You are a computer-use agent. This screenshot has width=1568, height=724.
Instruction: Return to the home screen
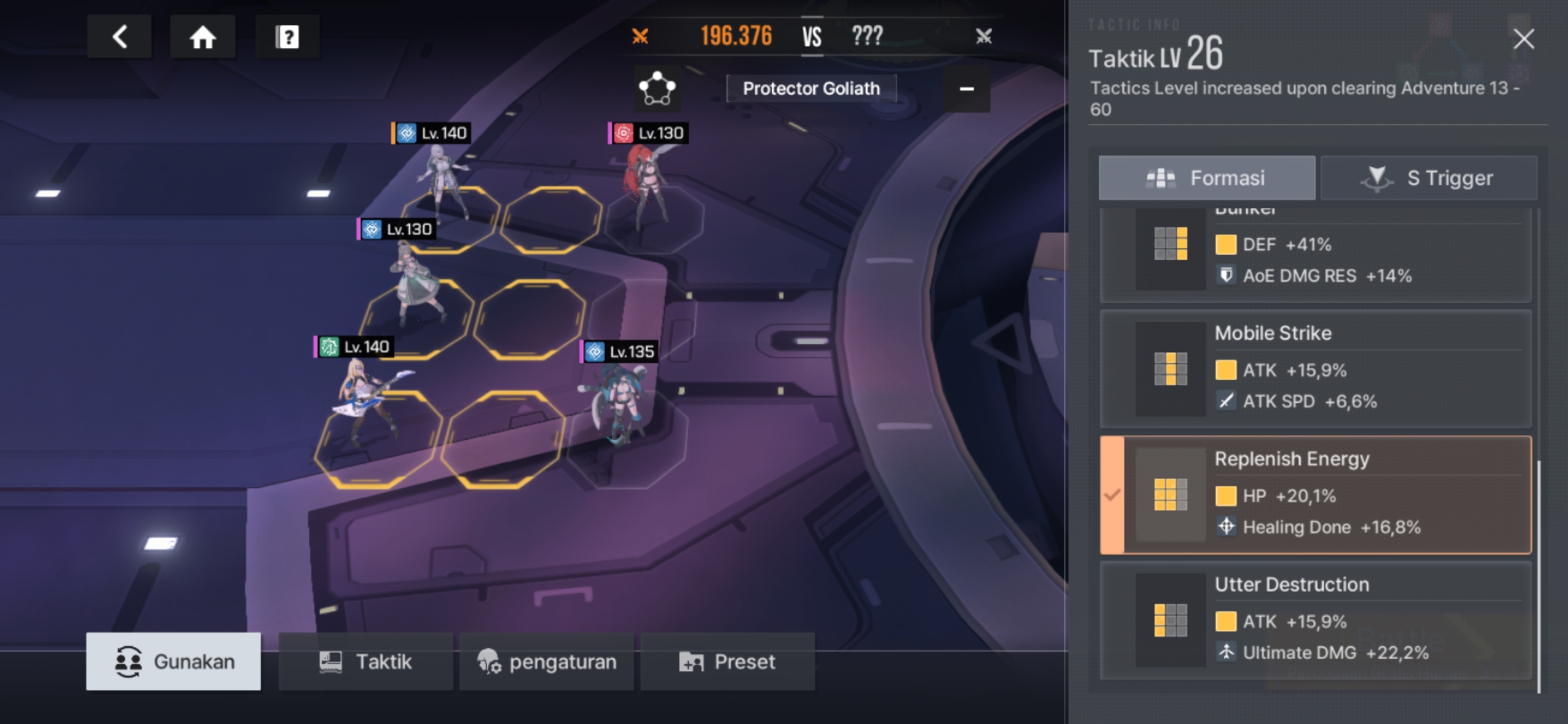pyautogui.click(x=202, y=37)
